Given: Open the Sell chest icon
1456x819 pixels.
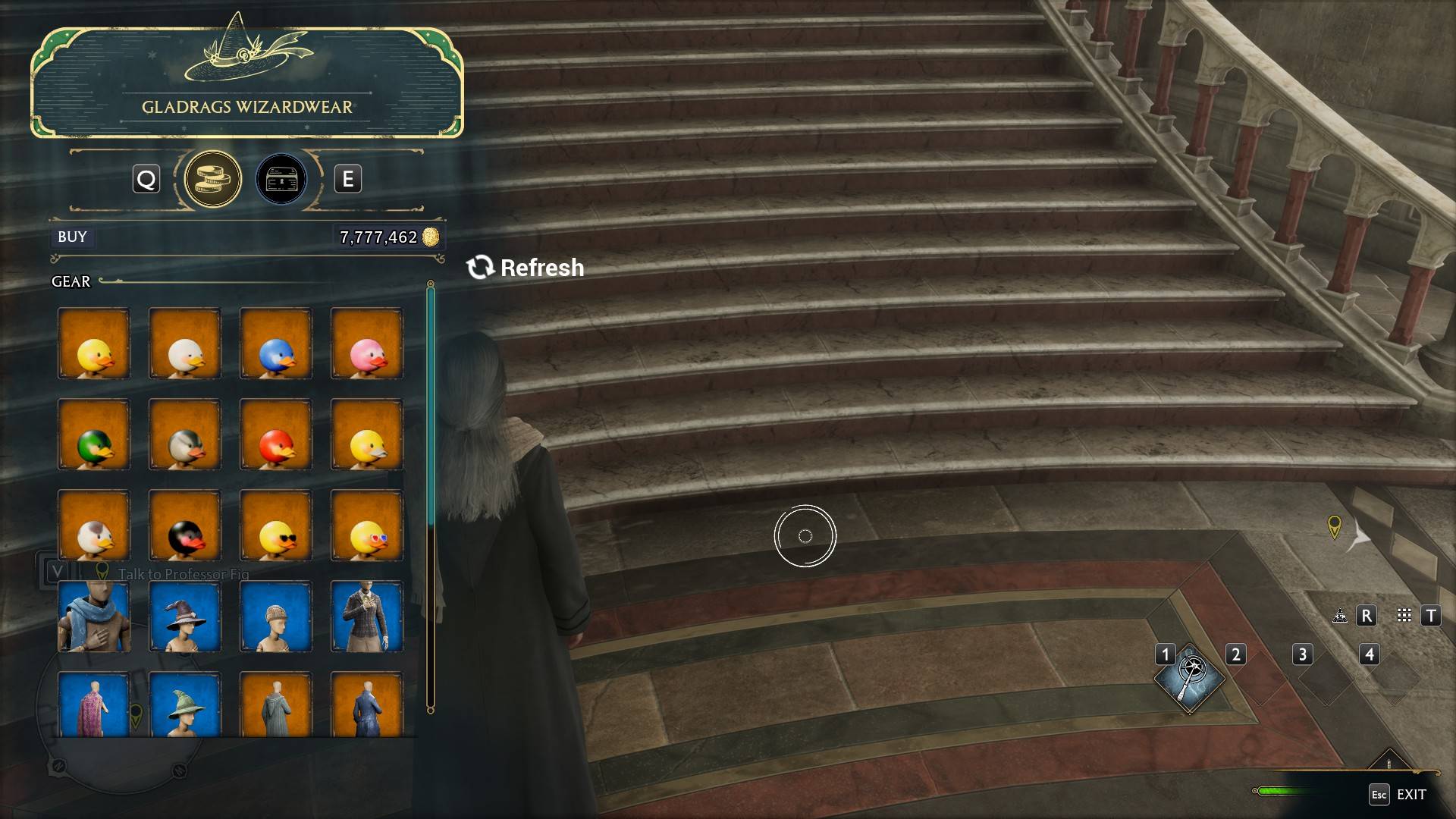Looking at the screenshot, I should point(280,179).
